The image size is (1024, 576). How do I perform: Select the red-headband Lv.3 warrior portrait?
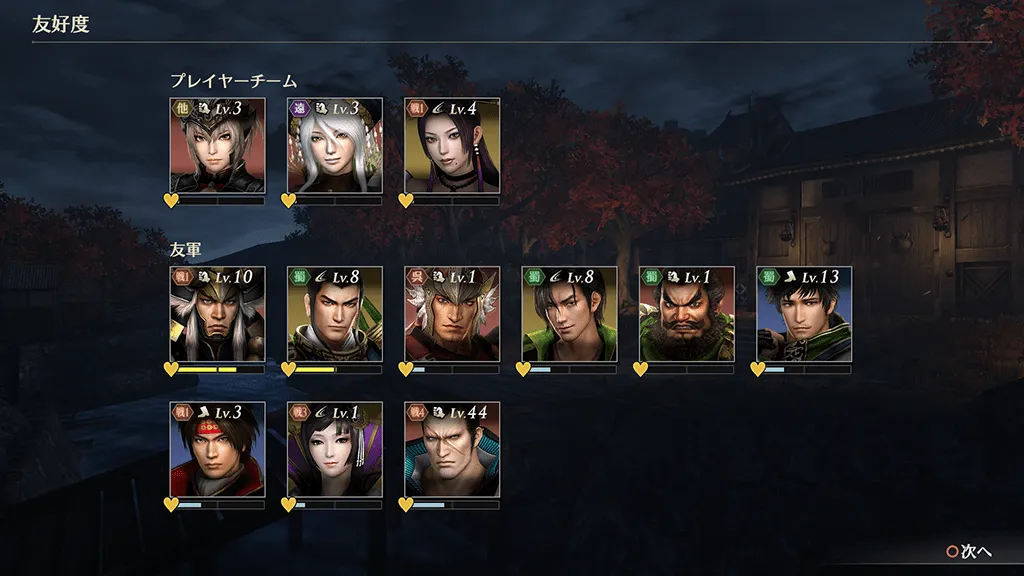click(x=217, y=450)
